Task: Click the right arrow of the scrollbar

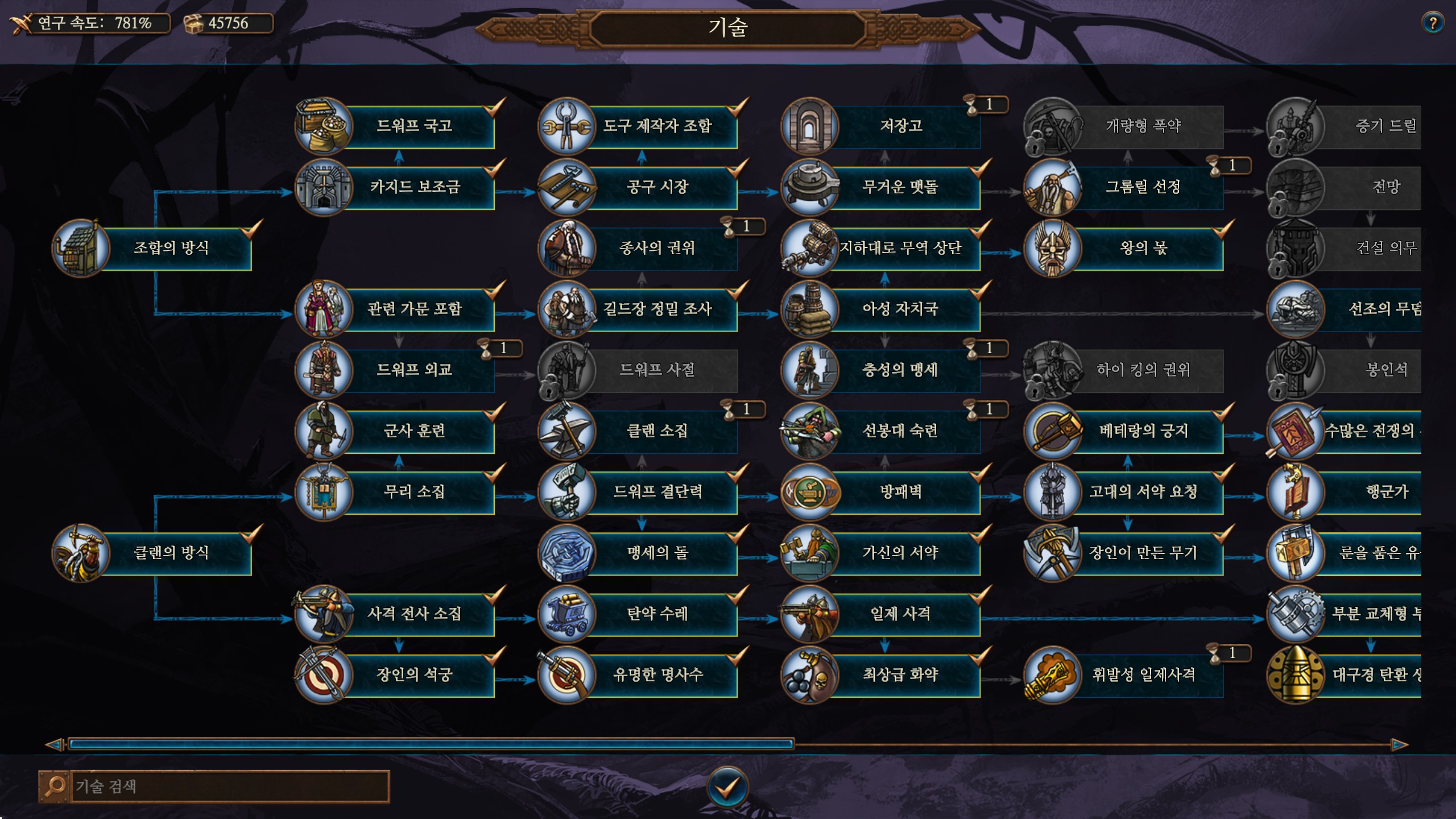Action: pos(1400,744)
